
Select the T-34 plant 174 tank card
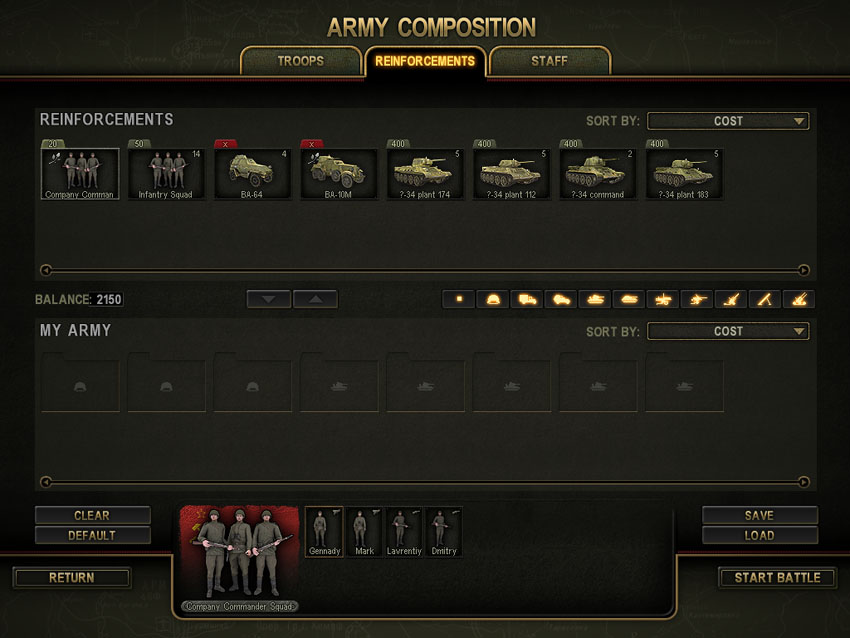[426, 174]
